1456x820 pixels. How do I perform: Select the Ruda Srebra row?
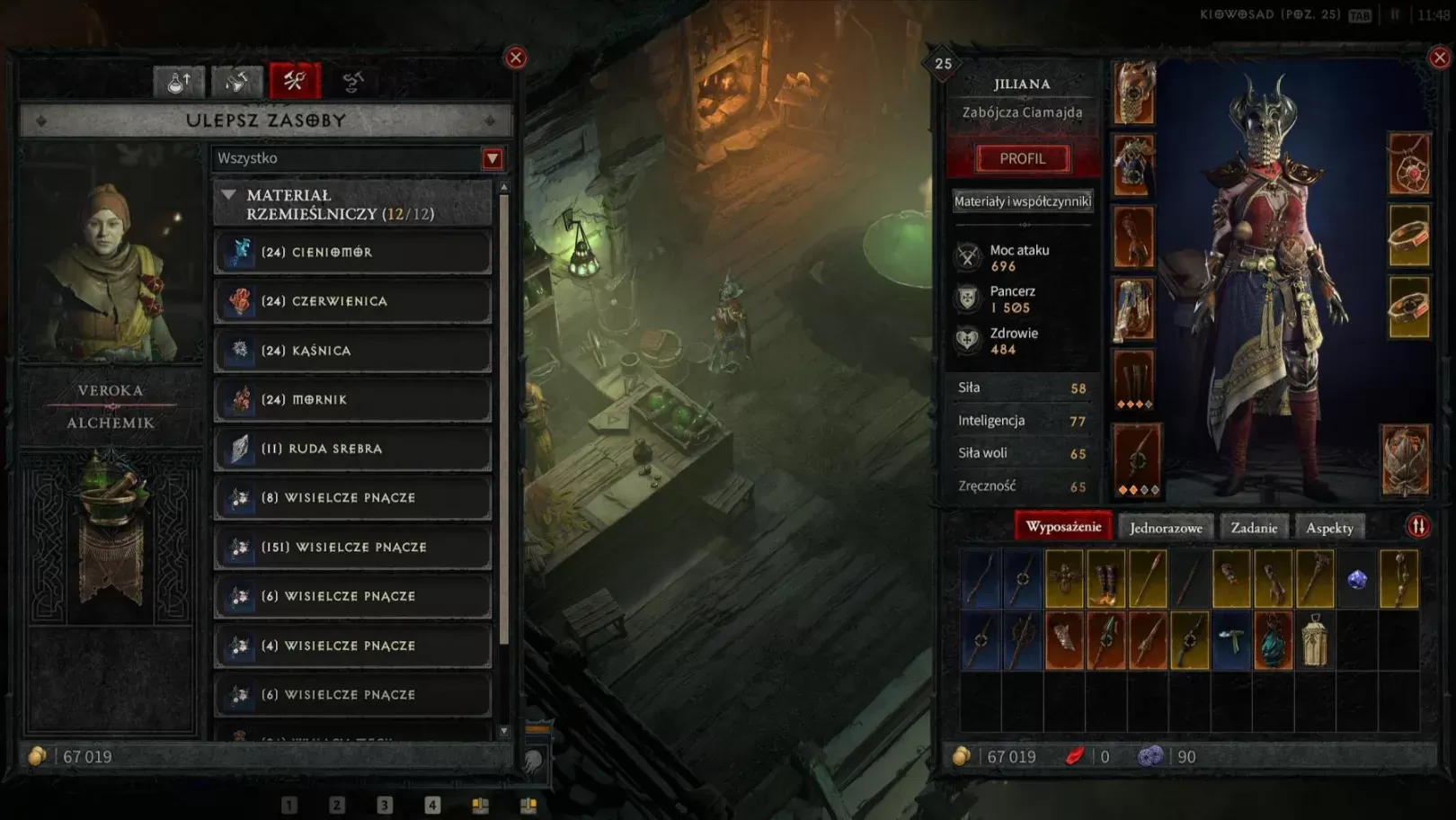352,449
